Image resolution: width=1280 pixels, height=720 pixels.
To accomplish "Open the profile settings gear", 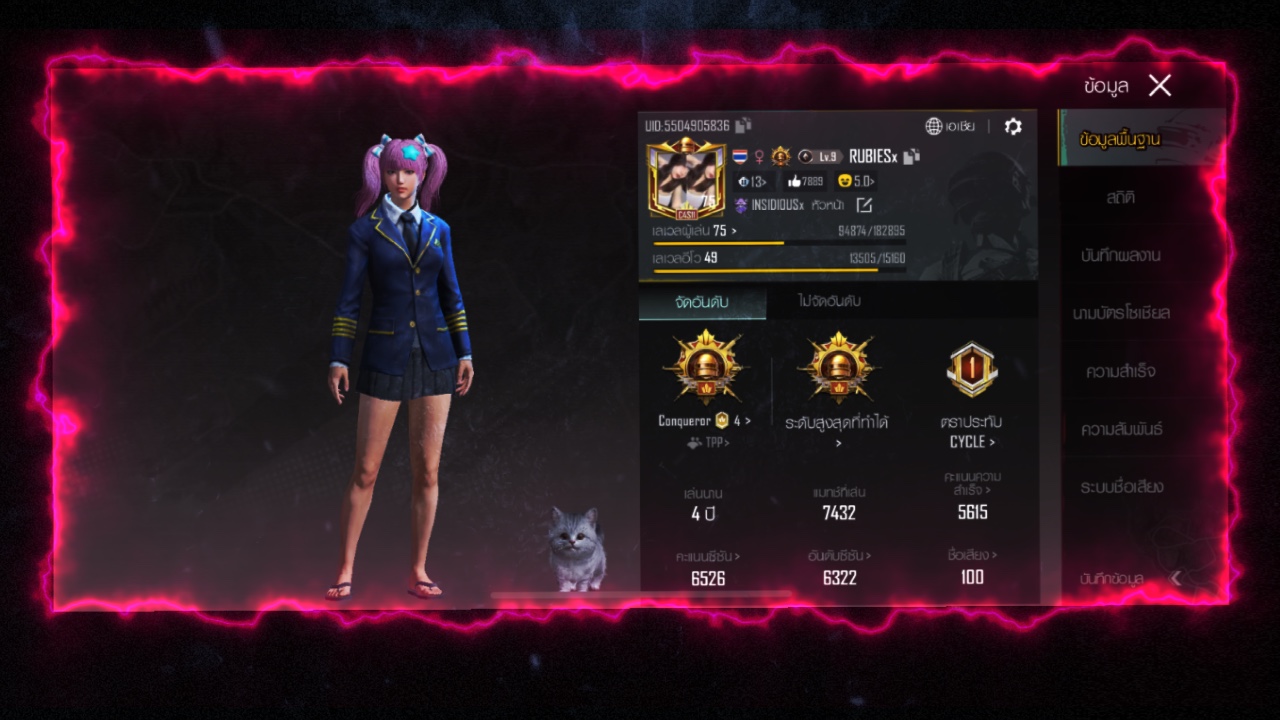I will tap(1013, 126).
